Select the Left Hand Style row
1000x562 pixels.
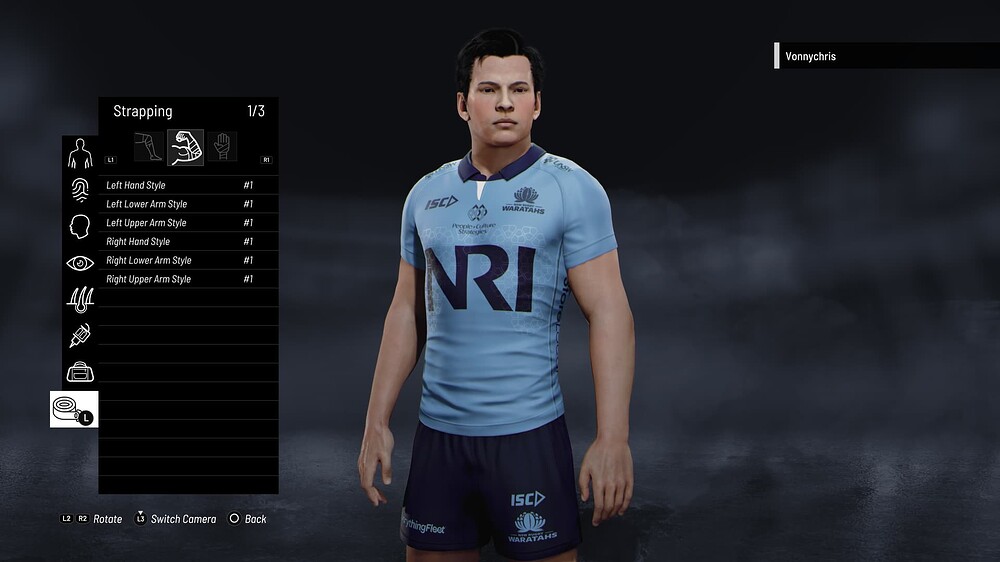coord(180,185)
